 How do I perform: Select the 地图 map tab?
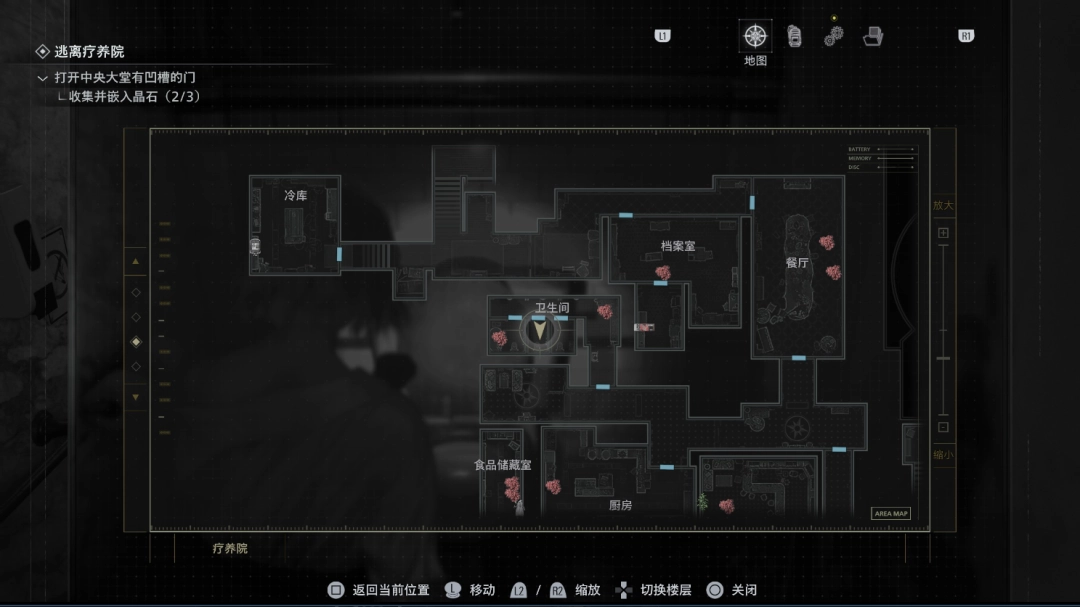pos(755,37)
